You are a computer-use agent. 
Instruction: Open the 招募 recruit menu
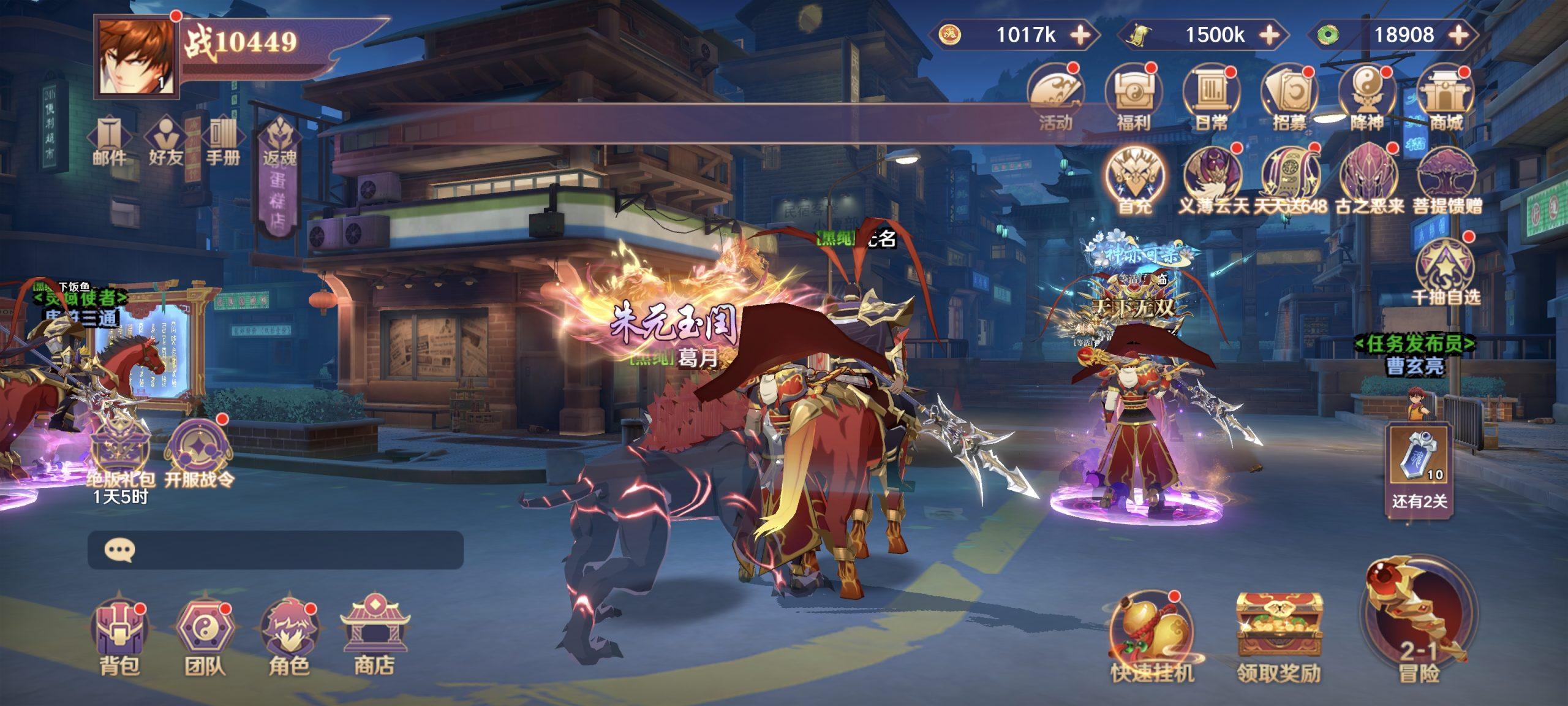point(1289,98)
